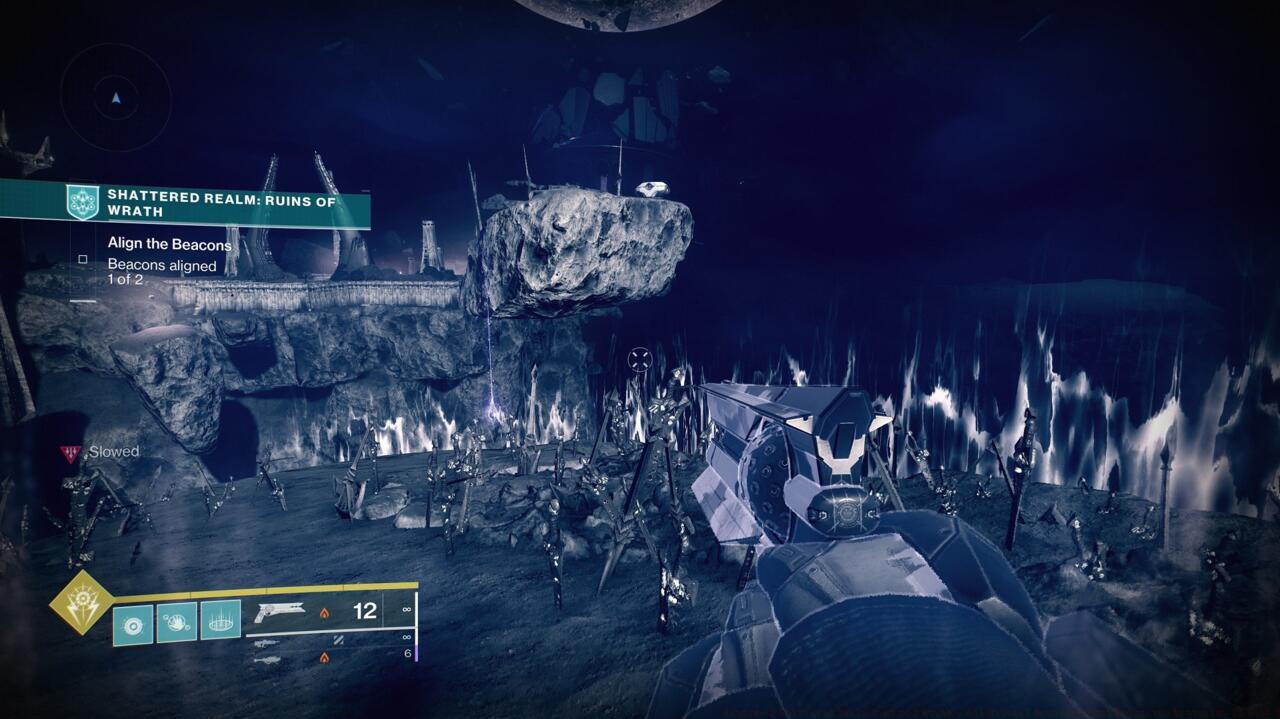Switch to the second weapon in the list

pos(265,643)
